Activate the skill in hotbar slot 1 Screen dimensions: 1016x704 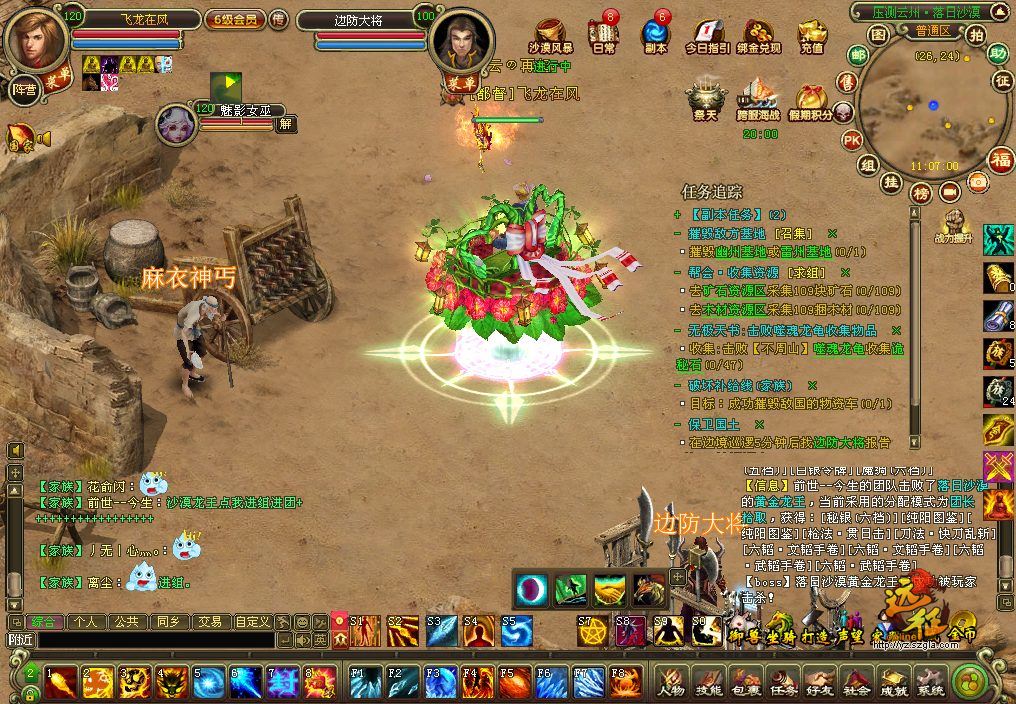[60, 682]
